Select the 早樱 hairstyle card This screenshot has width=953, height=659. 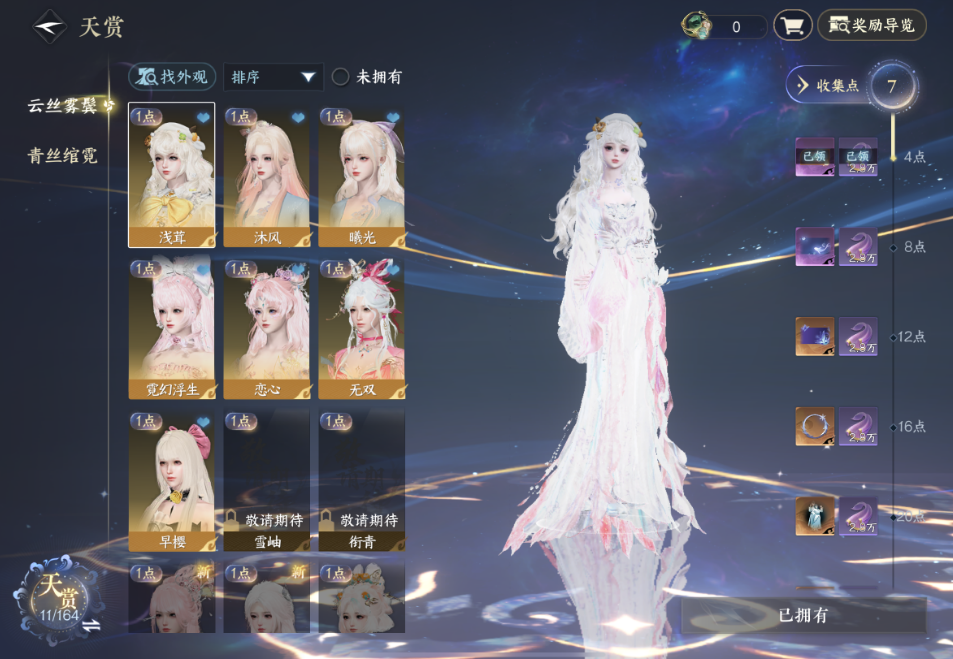tap(172, 481)
